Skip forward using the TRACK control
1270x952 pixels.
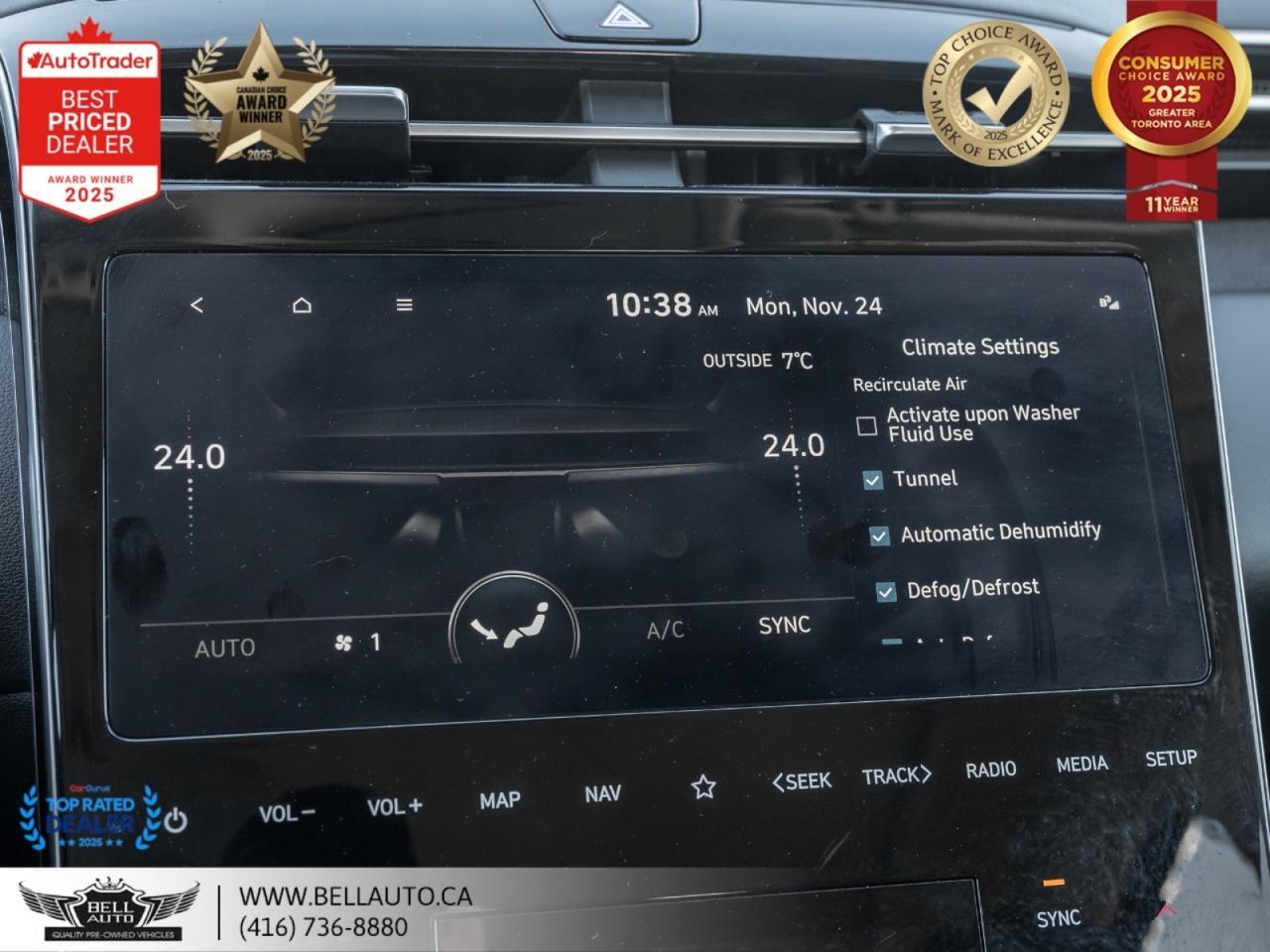(896, 777)
